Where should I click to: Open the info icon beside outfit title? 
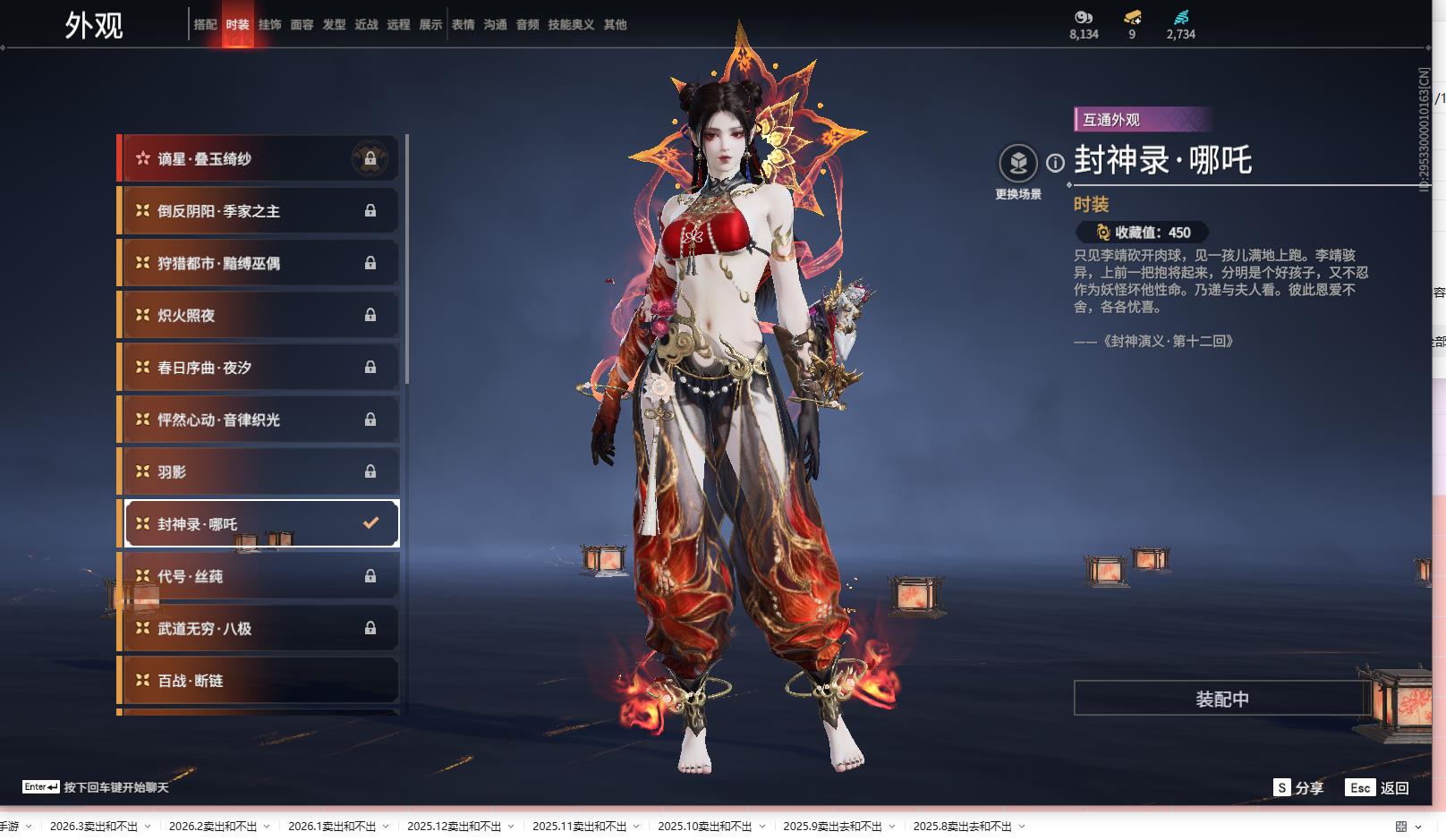(x=1056, y=163)
